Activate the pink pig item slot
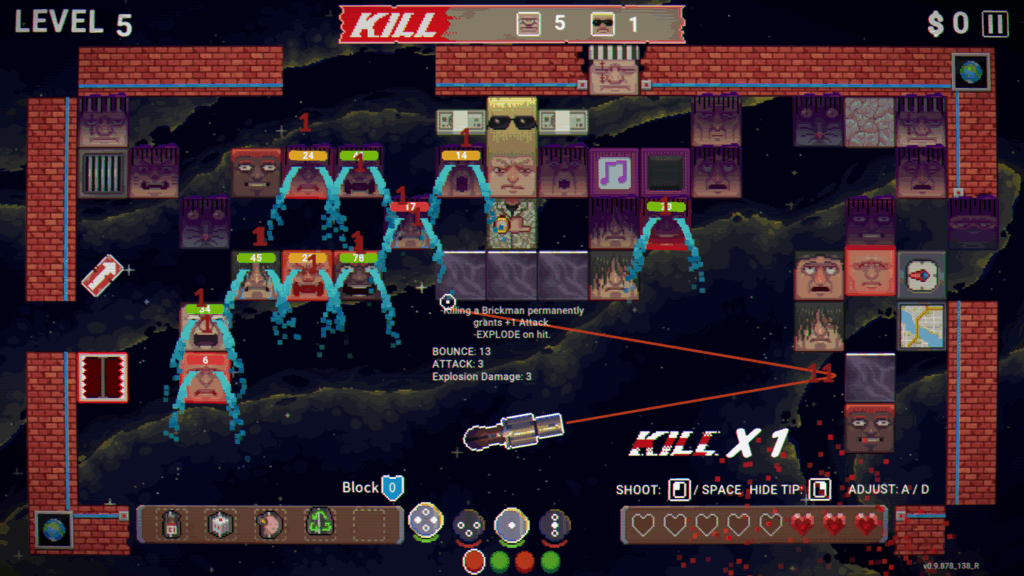 [x=270, y=523]
